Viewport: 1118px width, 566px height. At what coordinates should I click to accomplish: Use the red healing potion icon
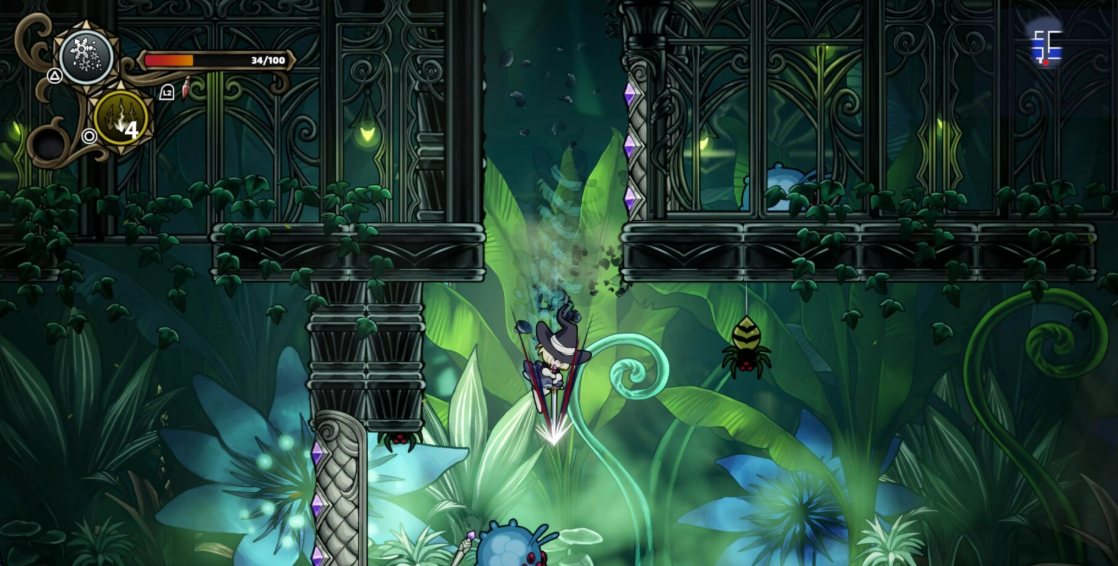click(x=186, y=92)
